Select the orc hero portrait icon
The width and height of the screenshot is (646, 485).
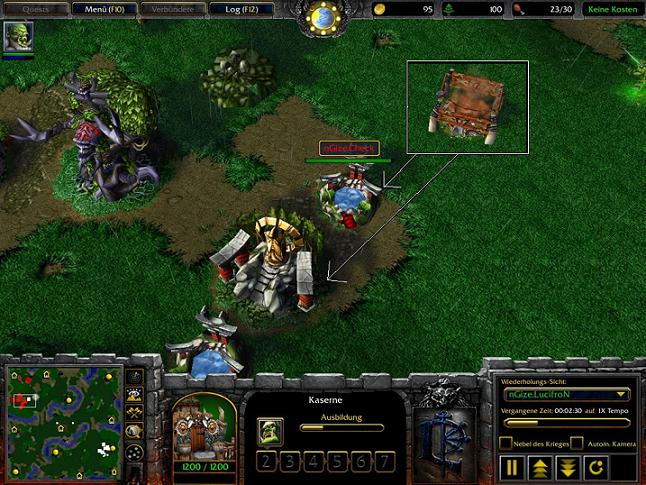pyautogui.click(x=19, y=37)
